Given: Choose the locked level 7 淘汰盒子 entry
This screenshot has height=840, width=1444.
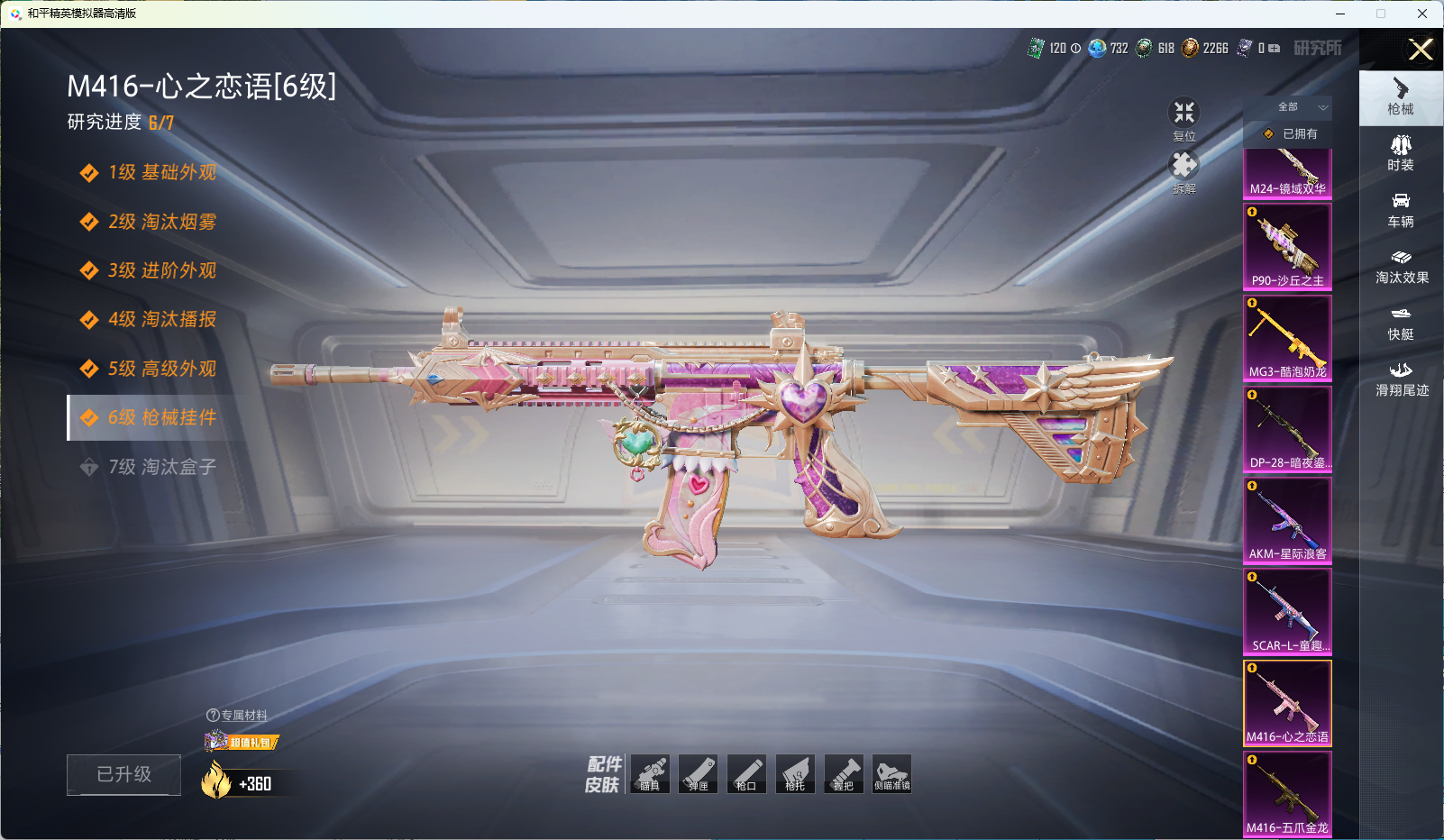Looking at the screenshot, I should [x=160, y=467].
